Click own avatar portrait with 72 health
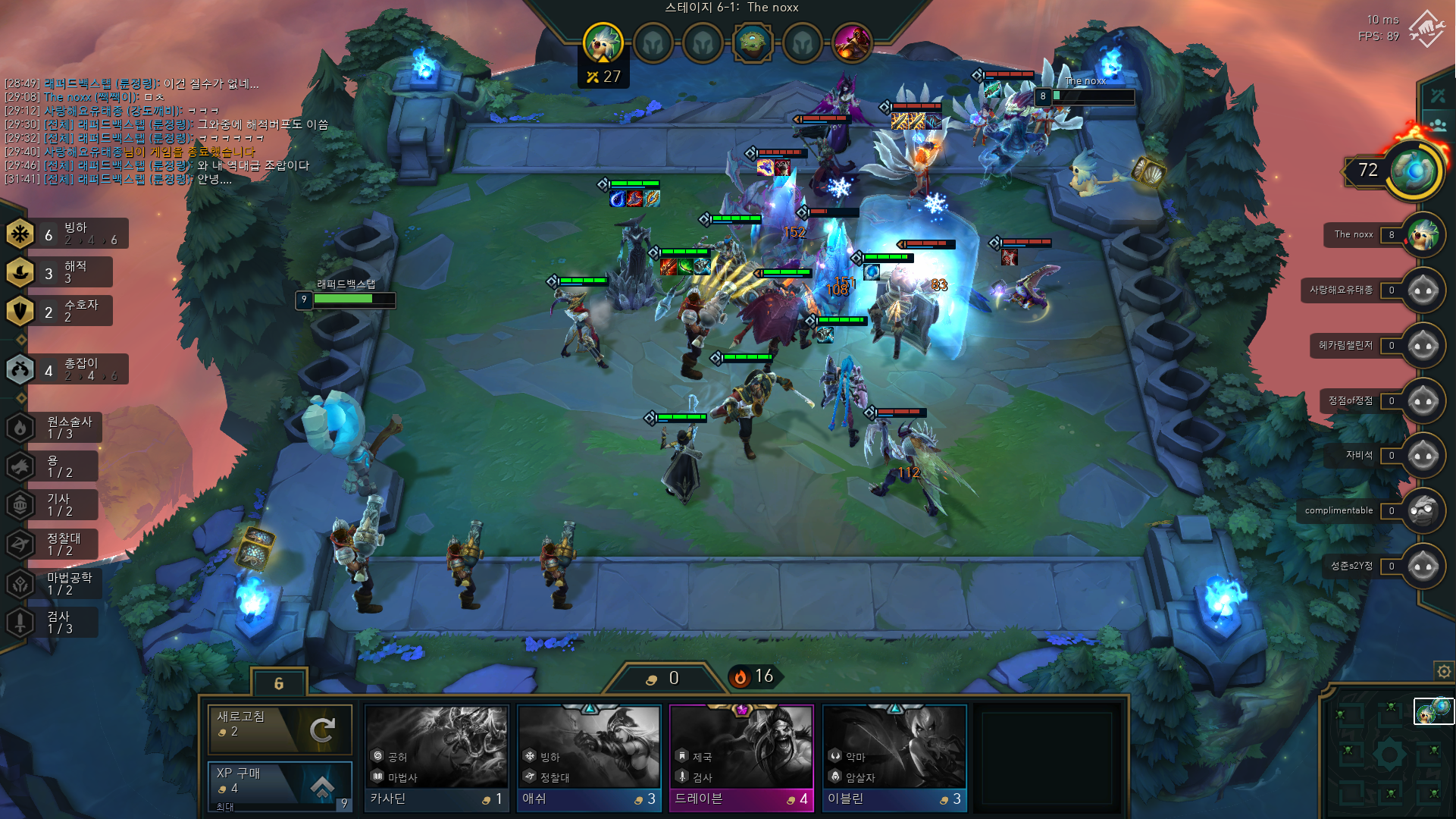The height and width of the screenshot is (819, 1456). point(1414,171)
